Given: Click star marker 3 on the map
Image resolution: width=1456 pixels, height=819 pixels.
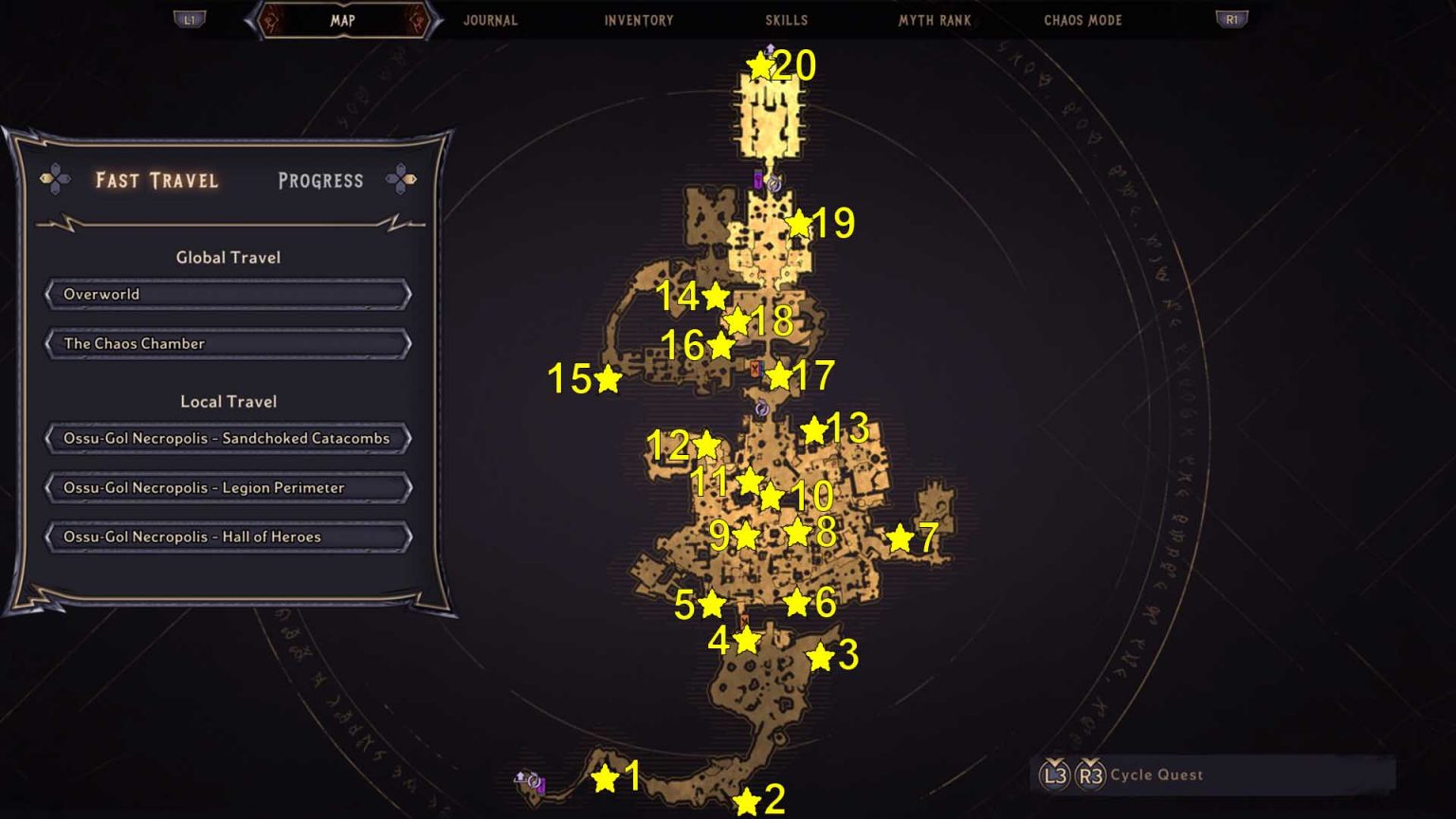Looking at the screenshot, I should [819, 656].
